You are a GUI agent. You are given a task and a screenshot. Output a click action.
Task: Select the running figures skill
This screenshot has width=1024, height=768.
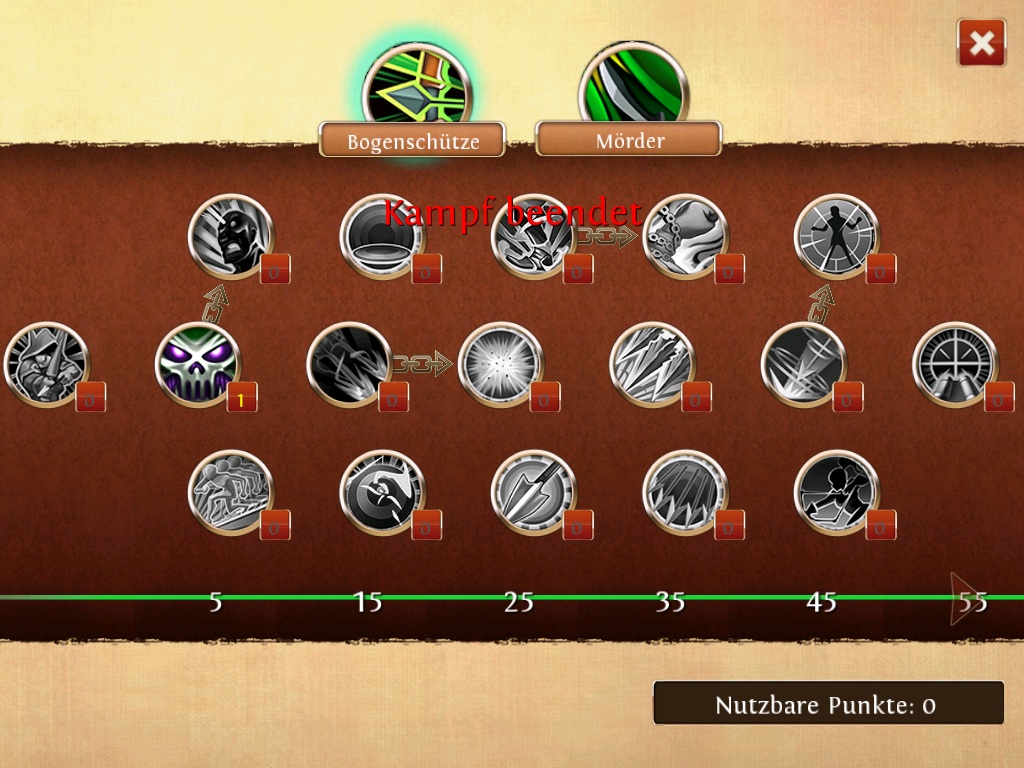(230, 493)
